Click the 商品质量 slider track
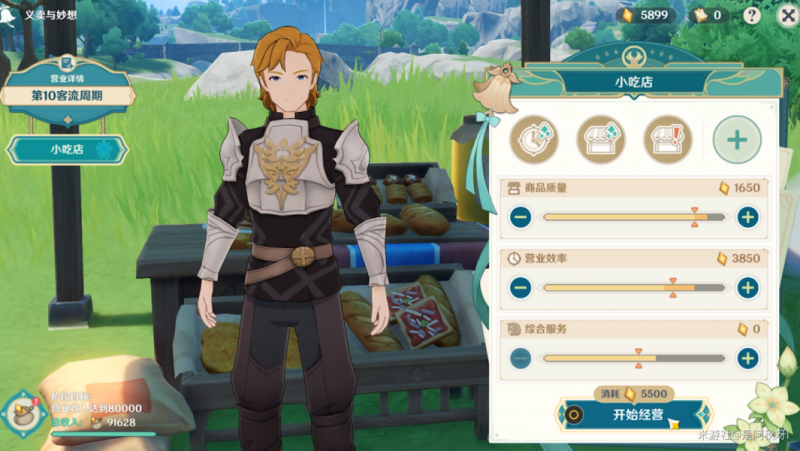This screenshot has height=451, width=800. tap(633, 217)
